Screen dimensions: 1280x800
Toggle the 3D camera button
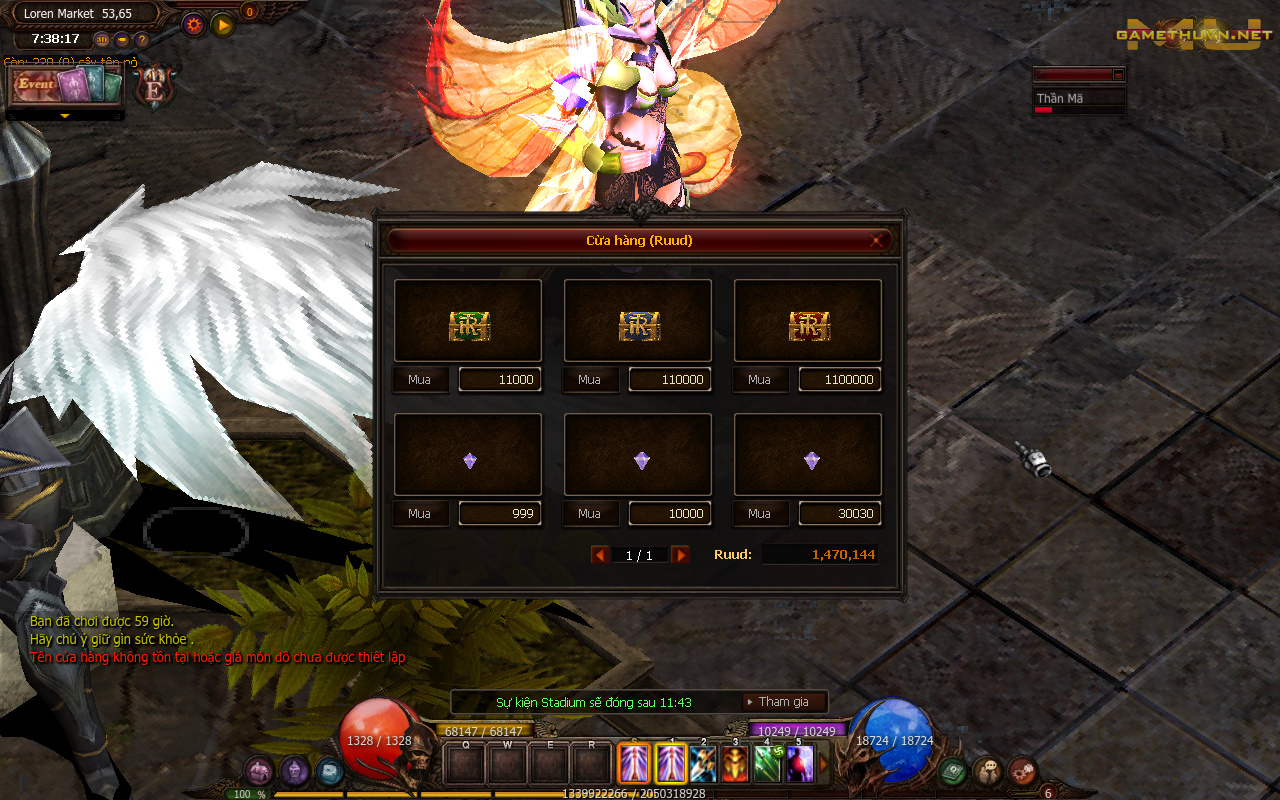point(102,40)
